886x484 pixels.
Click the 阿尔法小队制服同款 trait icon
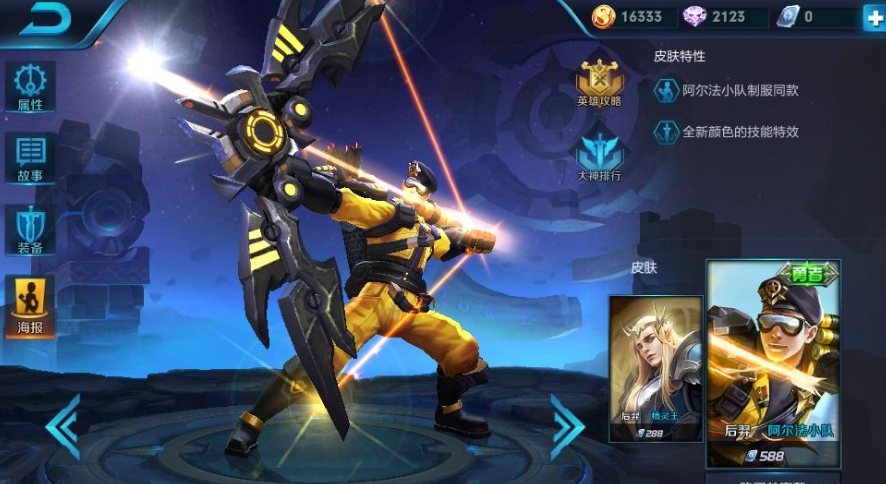[666, 91]
